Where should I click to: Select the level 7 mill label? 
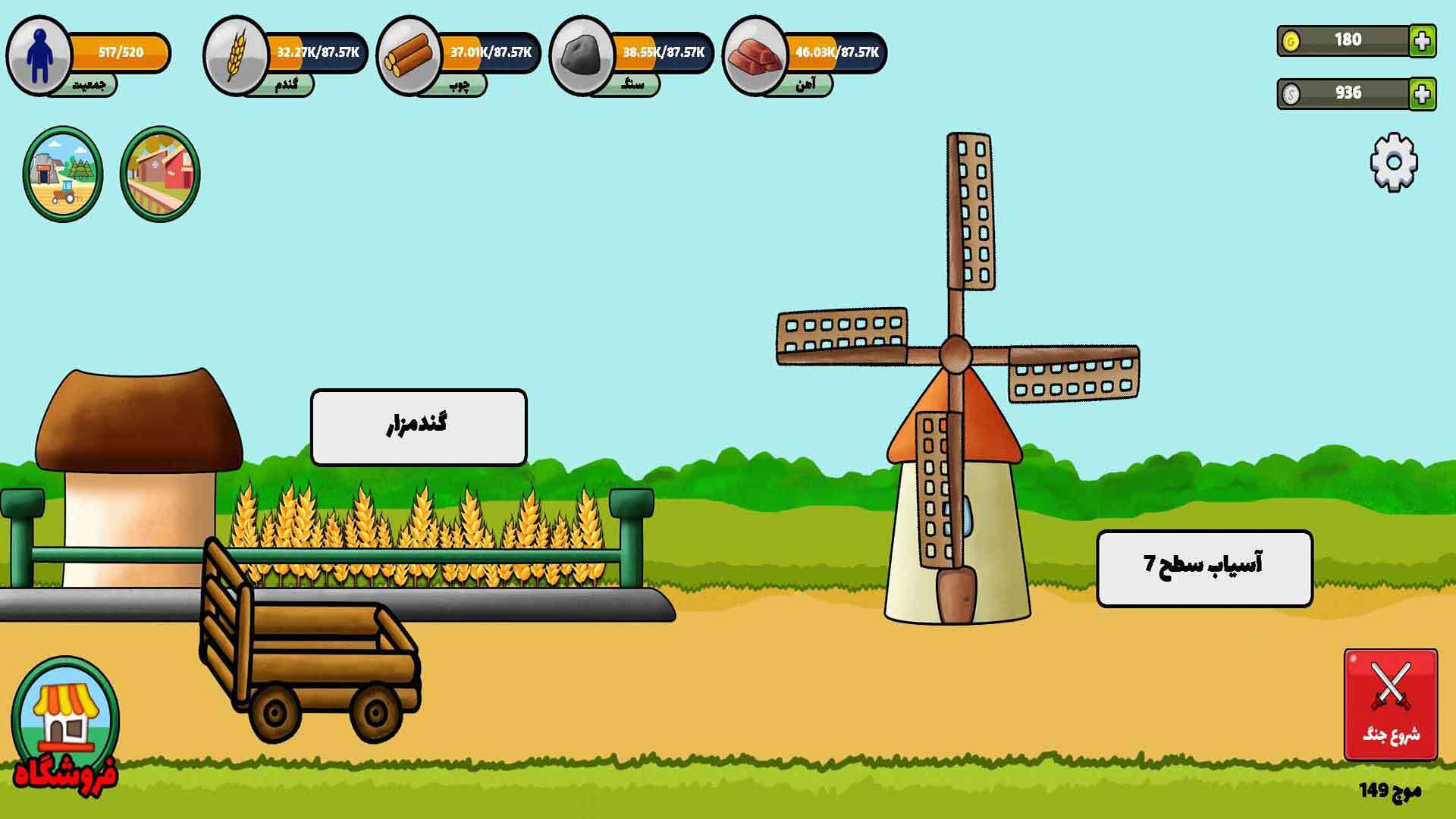[x=1204, y=568]
